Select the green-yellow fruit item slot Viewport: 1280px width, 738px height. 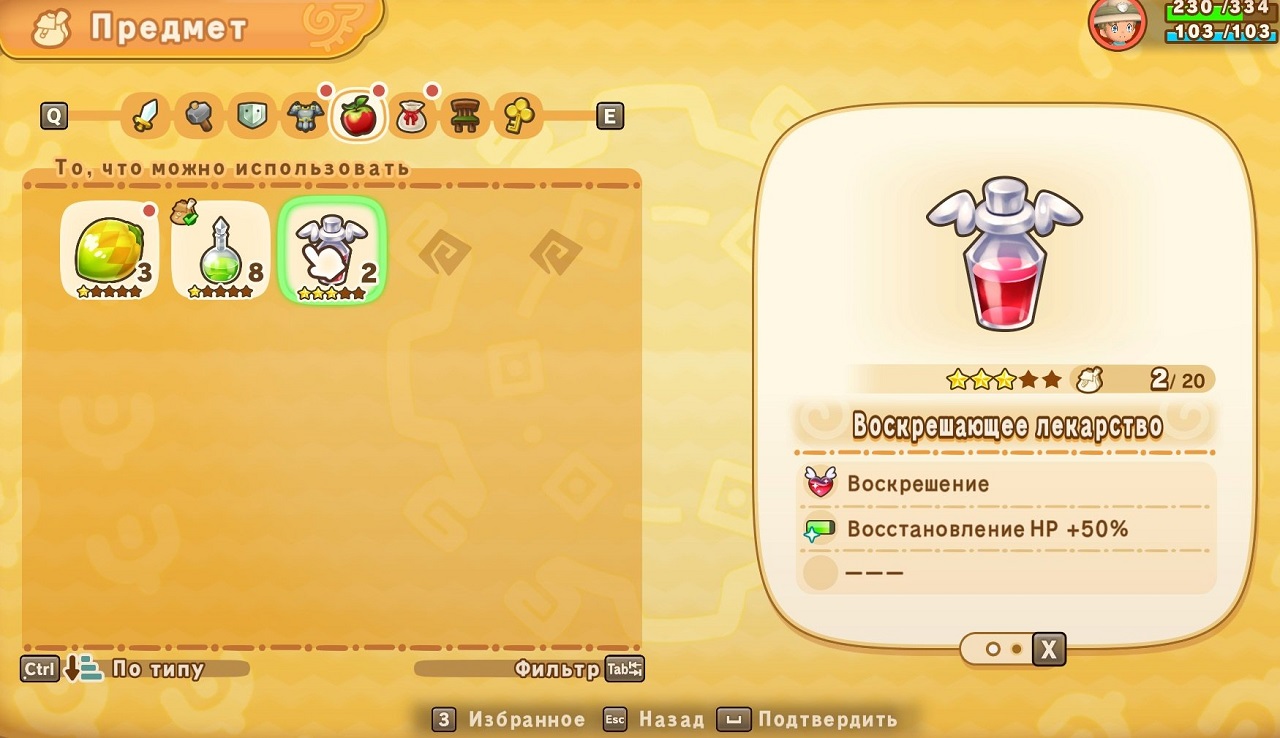pyautogui.click(x=110, y=251)
